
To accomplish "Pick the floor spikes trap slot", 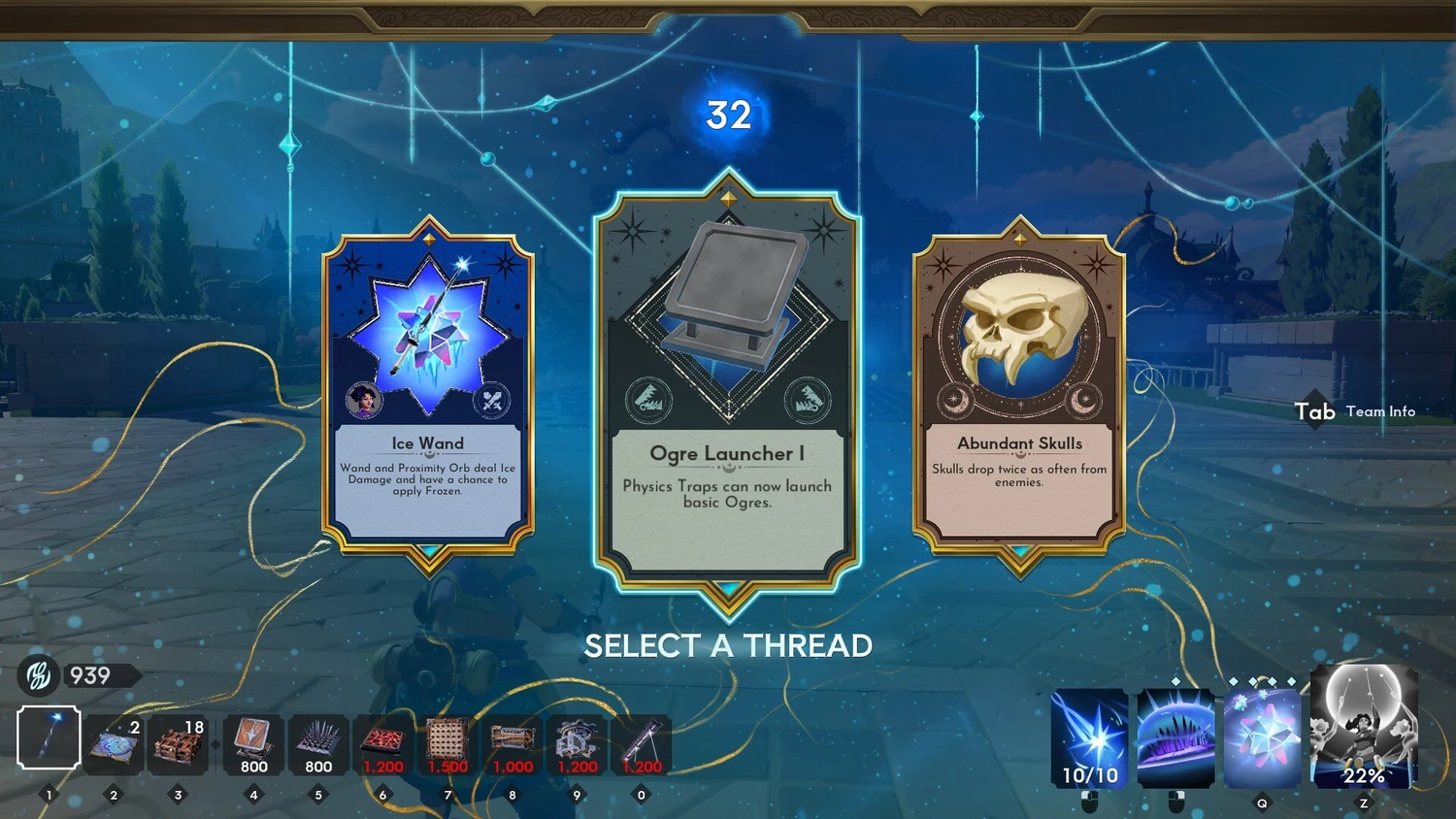I will tap(318, 744).
